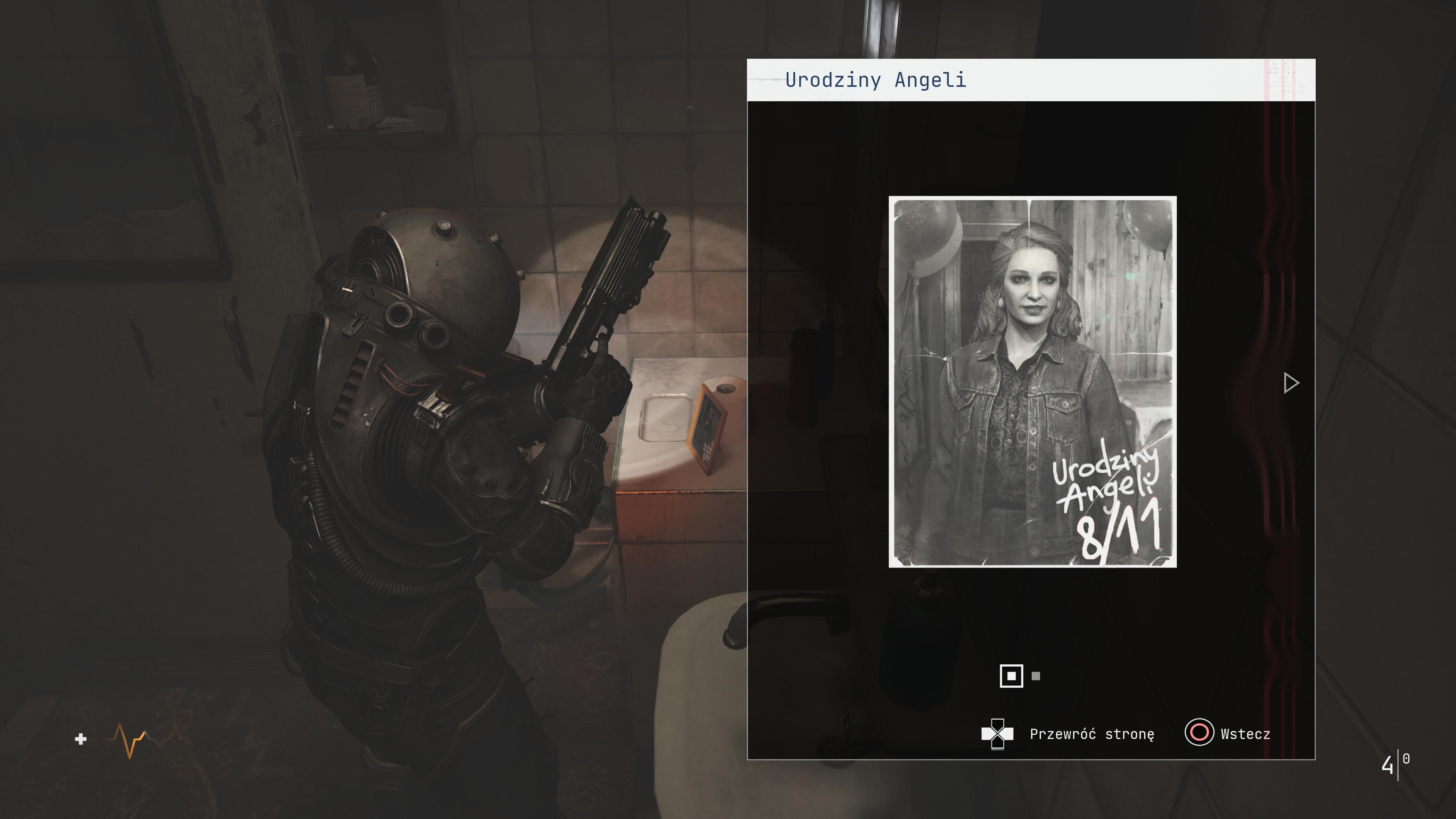Click the Urodziny Angeli photograph
1456x819 pixels.
[x=1032, y=381]
